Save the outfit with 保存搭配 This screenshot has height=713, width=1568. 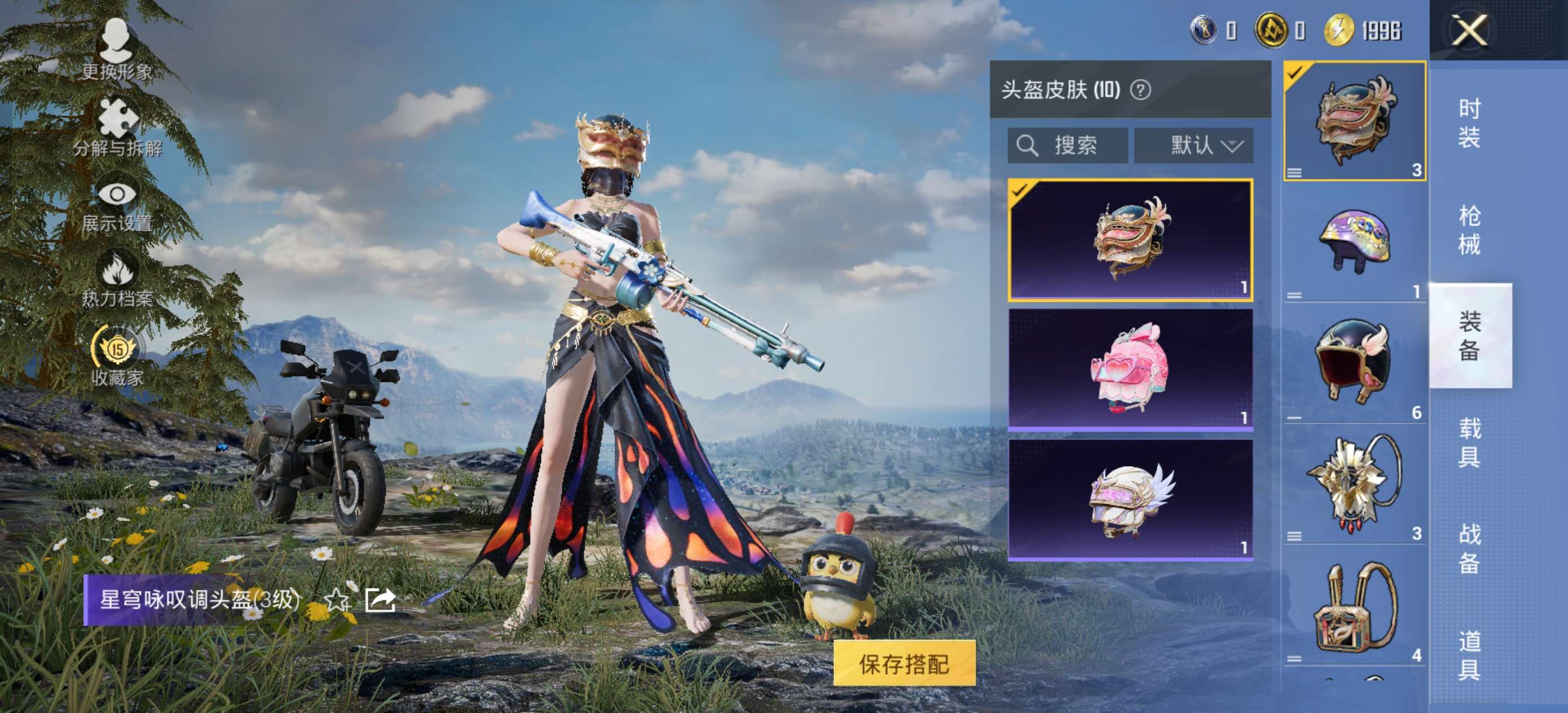pos(904,663)
